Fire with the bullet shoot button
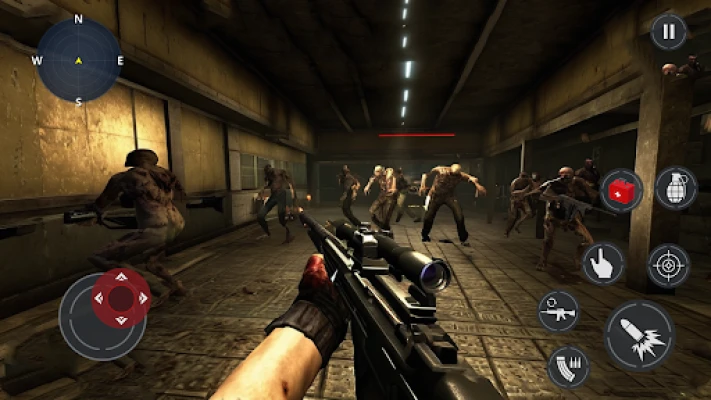The height and width of the screenshot is (400, 711). [638, 337]
